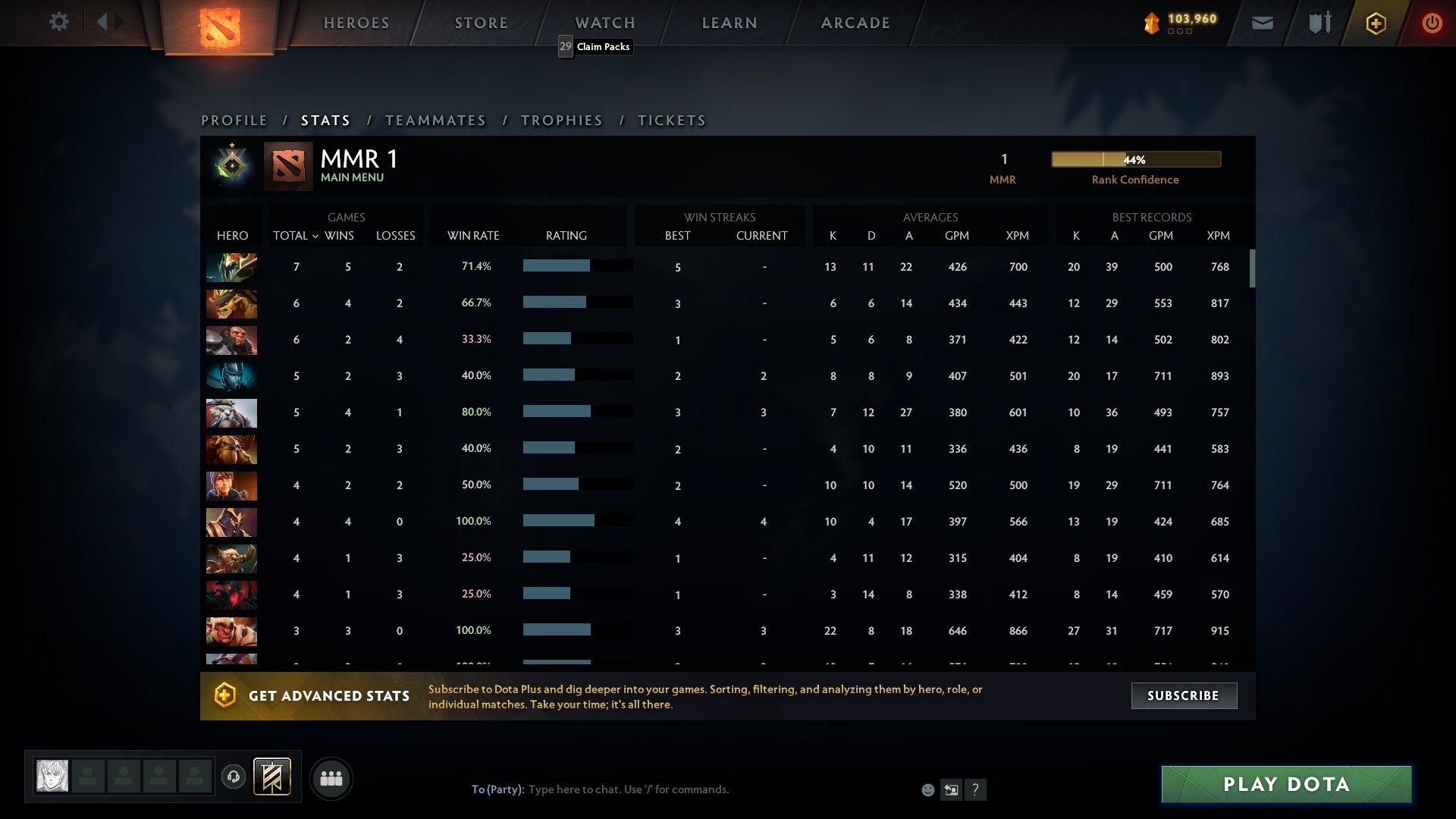Click the Shards currency balance icon
This screenshot has width=1456, height=819.
1152,23
